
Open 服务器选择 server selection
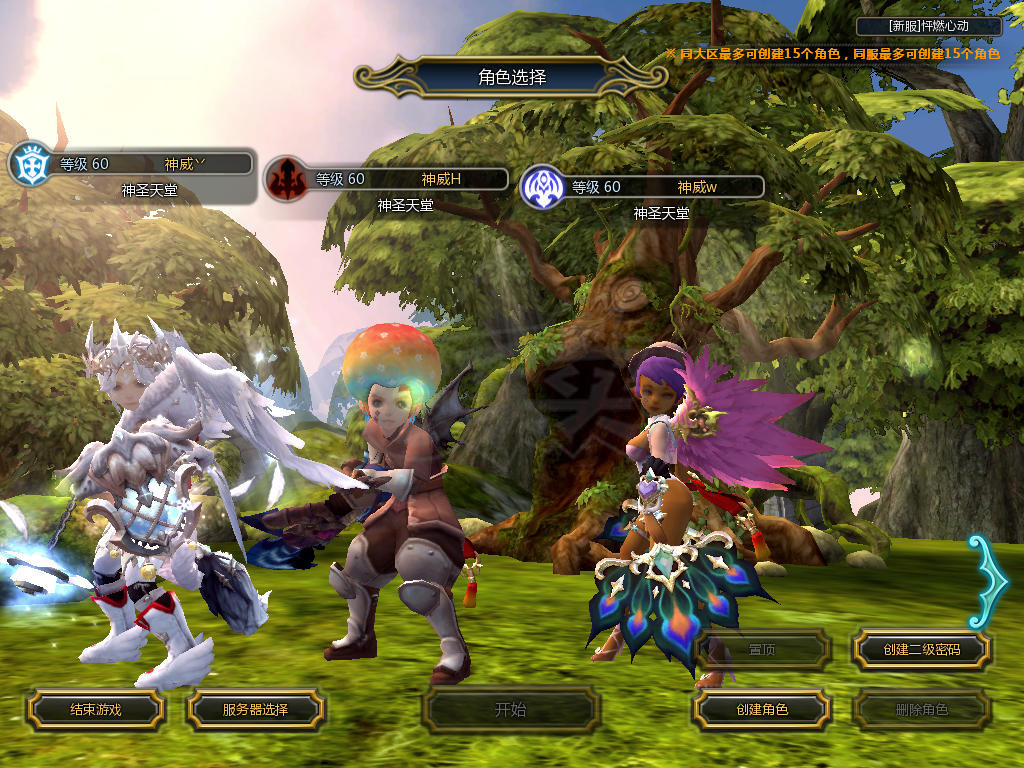(255, 709)
